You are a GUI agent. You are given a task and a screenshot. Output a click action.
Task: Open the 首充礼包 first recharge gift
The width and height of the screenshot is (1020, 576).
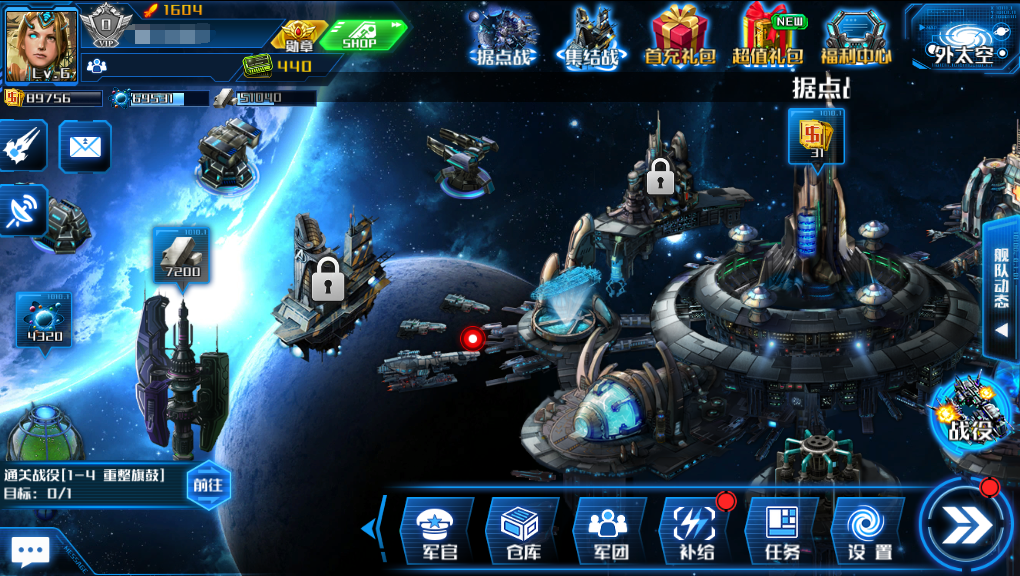coord(680,38)
